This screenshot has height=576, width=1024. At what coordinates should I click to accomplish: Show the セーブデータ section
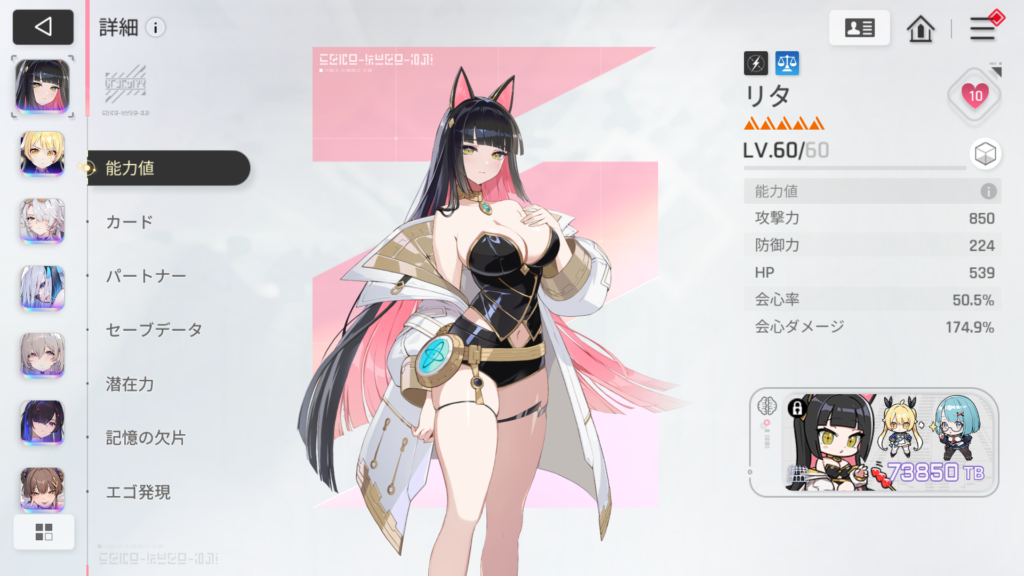[154, 330]
